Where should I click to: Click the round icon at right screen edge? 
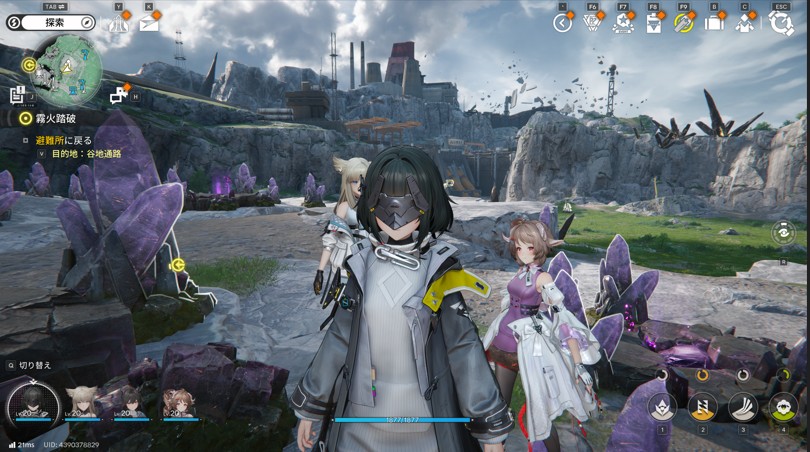click(x=784, y=232)
